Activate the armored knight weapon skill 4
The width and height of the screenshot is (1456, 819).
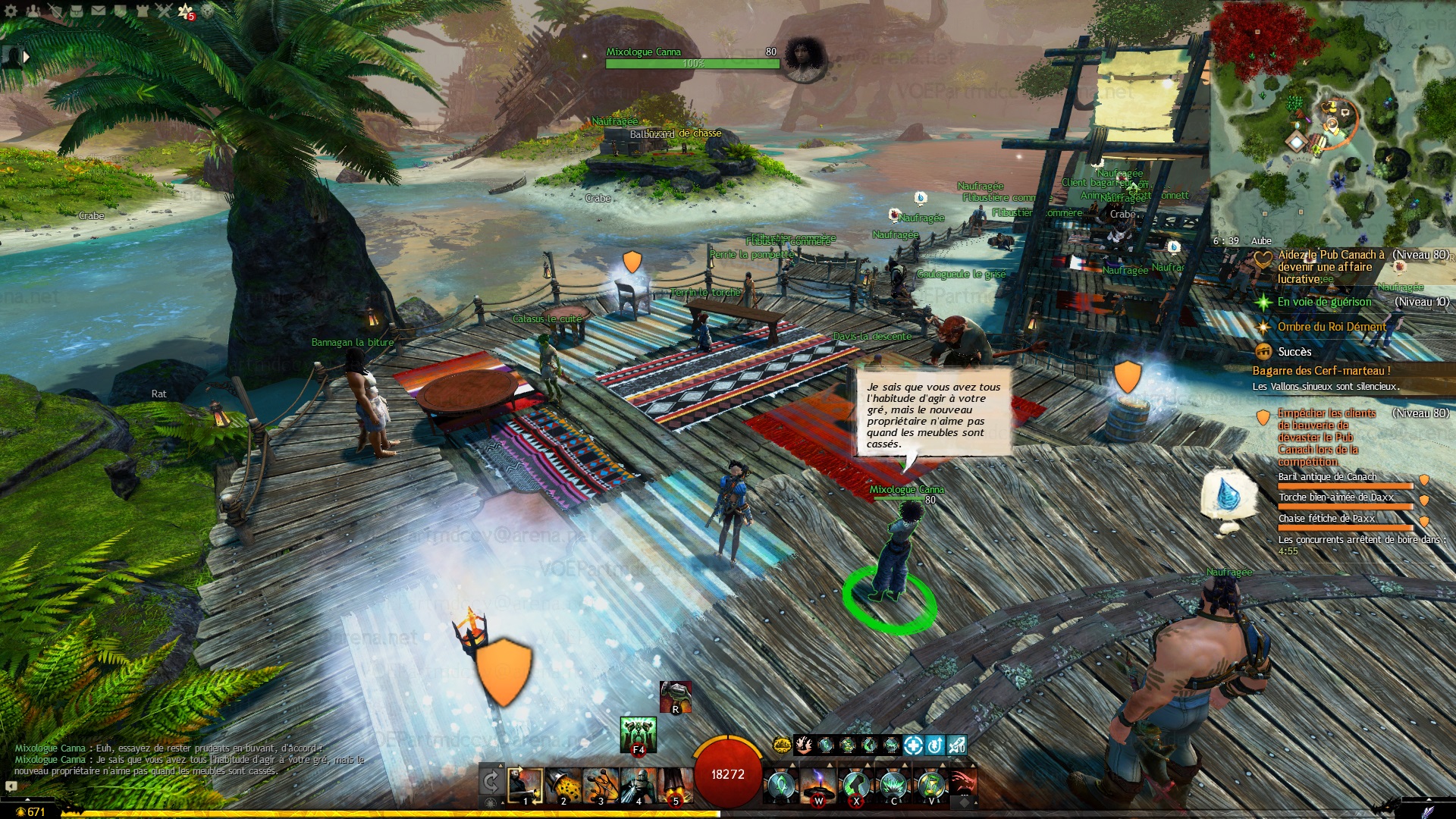(x=638, y=786)
